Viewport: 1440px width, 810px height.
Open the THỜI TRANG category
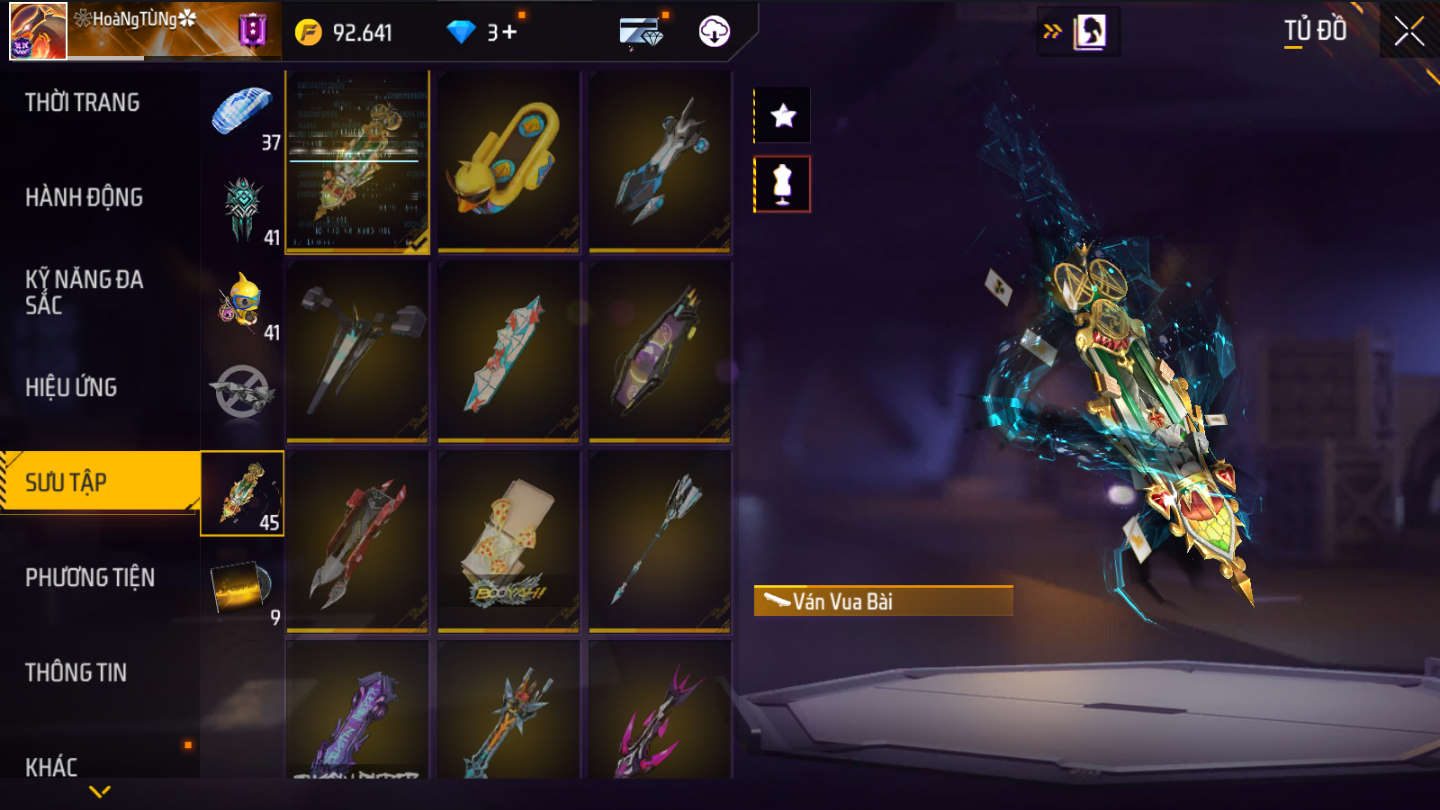(x=82, y=102)
